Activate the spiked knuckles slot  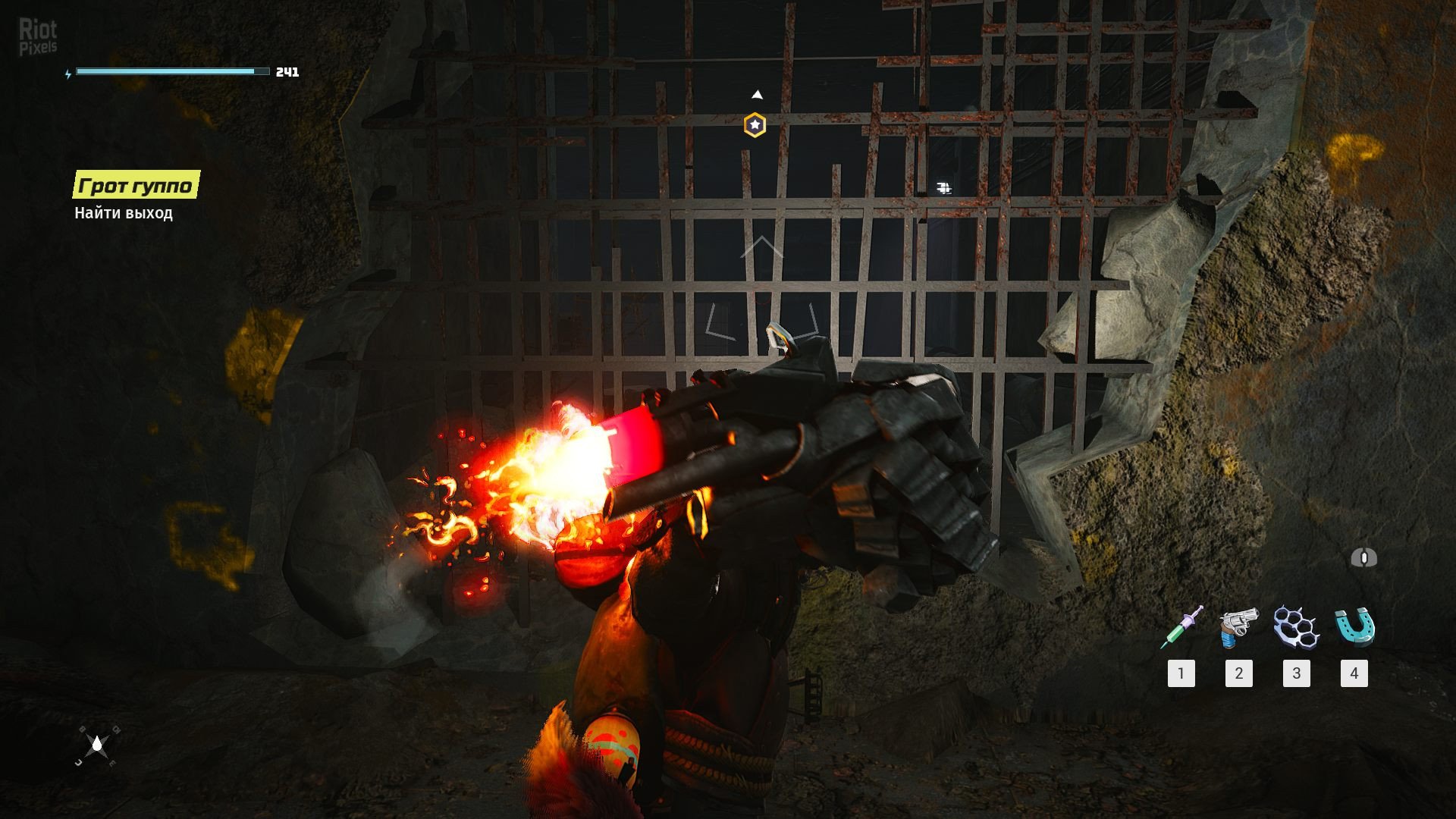1296,627
